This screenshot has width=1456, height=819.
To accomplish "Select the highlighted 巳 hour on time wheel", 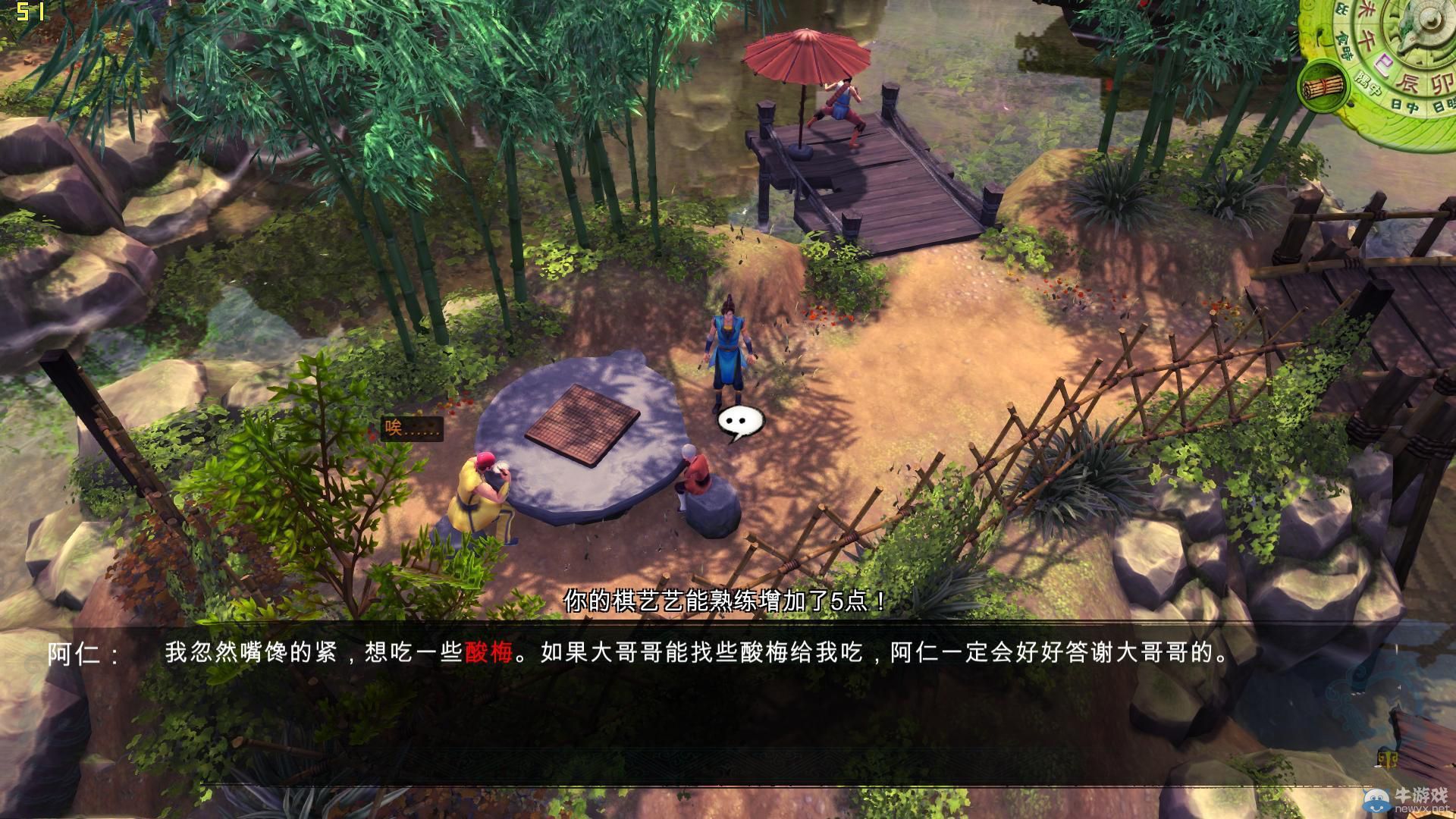I will click(1384, 63).
